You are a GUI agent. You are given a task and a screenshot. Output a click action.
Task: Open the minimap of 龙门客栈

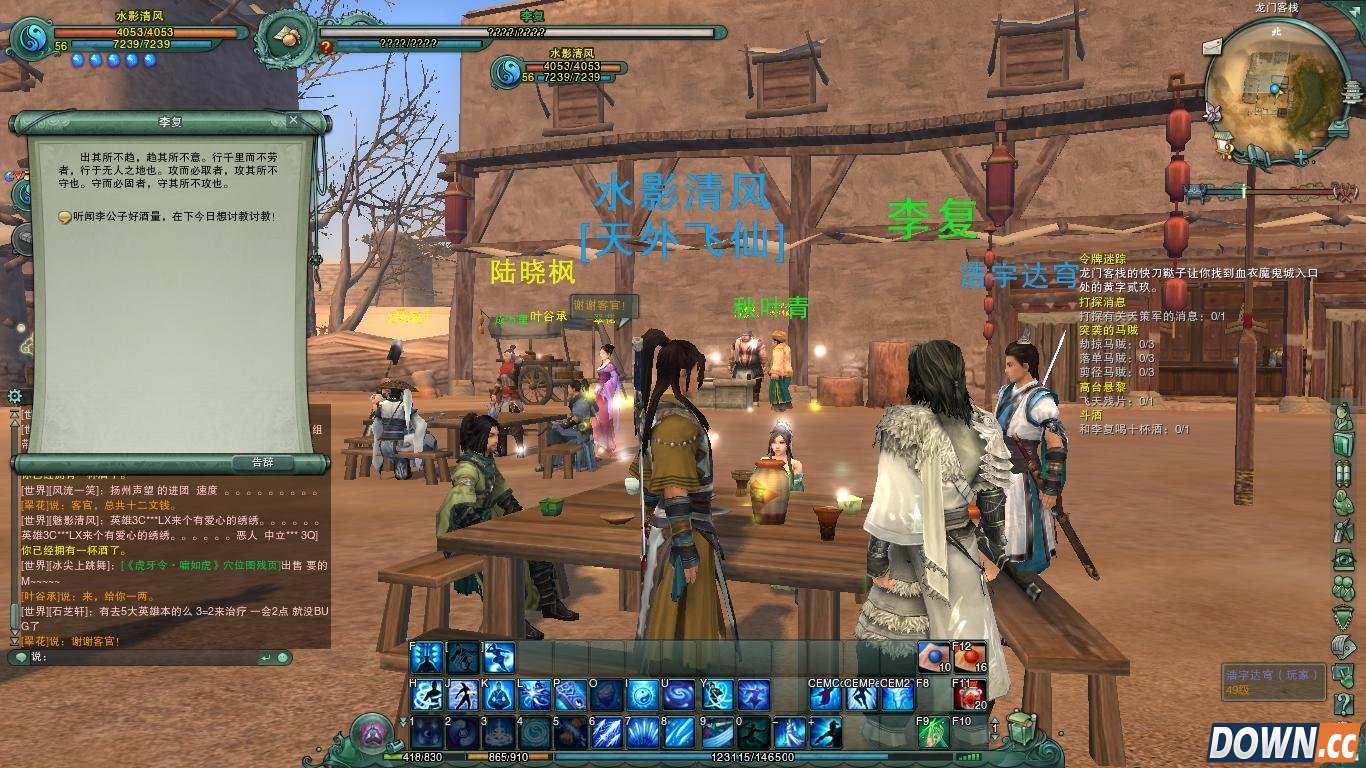[1276, 88]
